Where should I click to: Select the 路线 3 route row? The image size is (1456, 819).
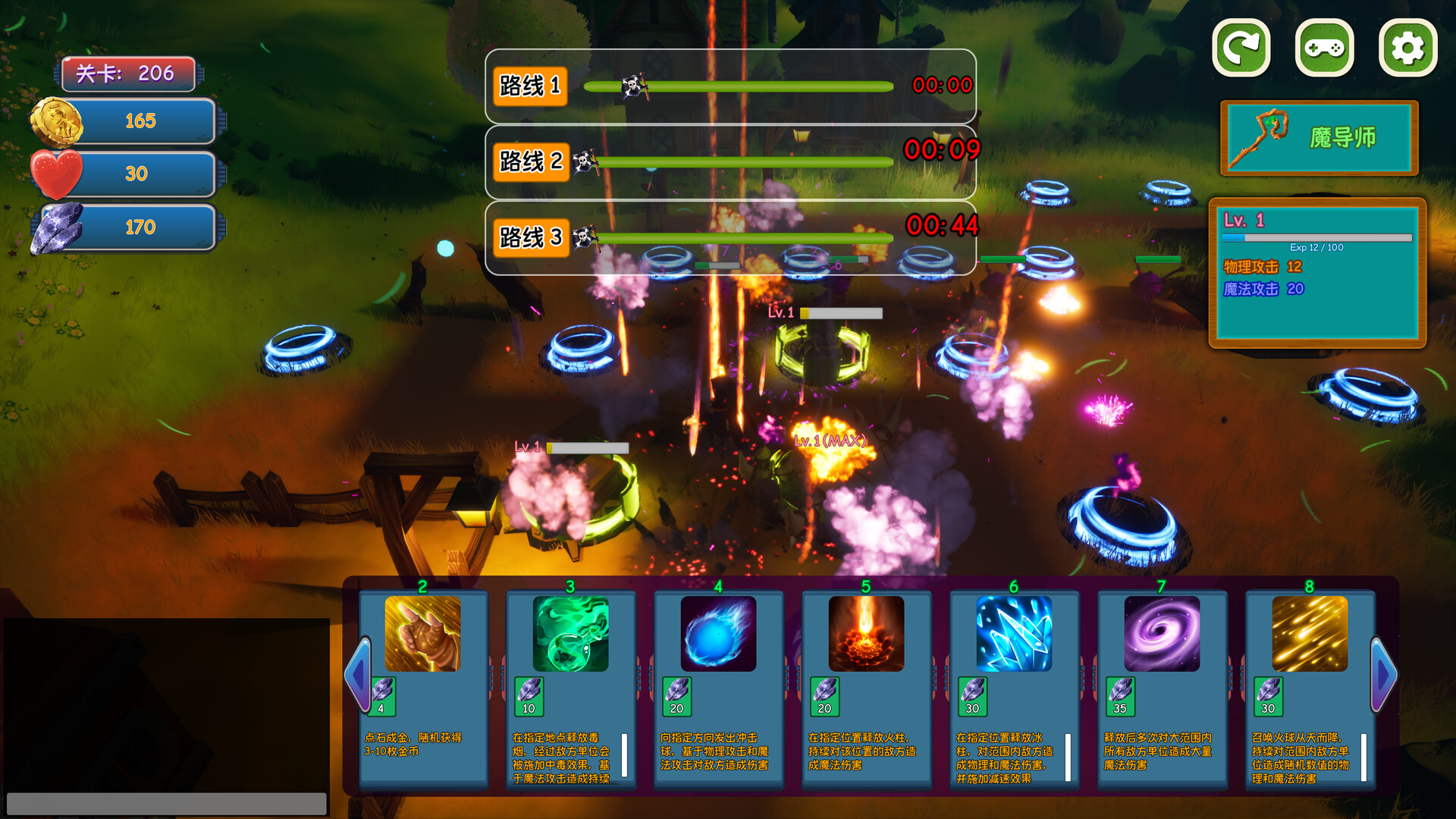click(x=730, y=237)
